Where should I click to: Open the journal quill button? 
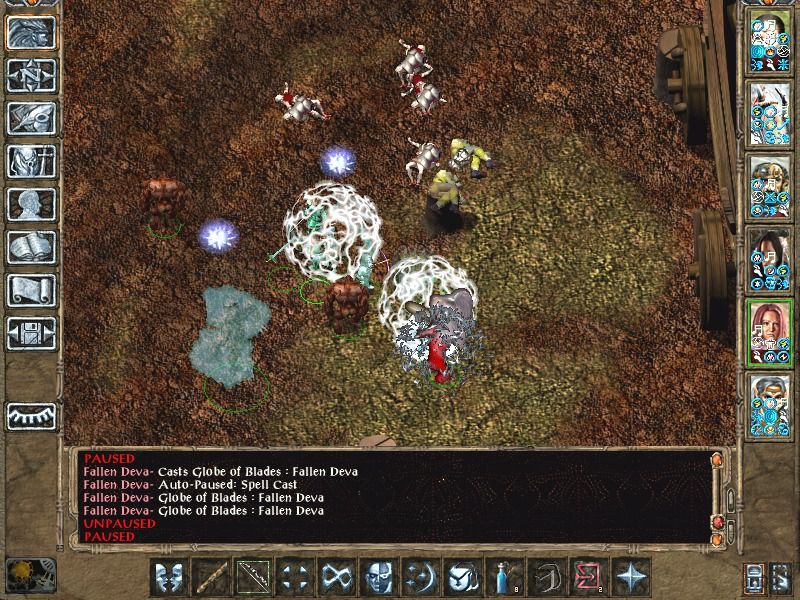click(x=31, y=118)
